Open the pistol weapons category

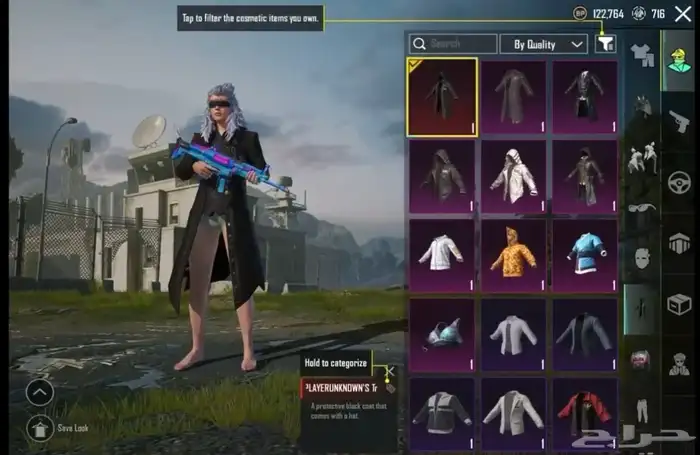point(679,122)
